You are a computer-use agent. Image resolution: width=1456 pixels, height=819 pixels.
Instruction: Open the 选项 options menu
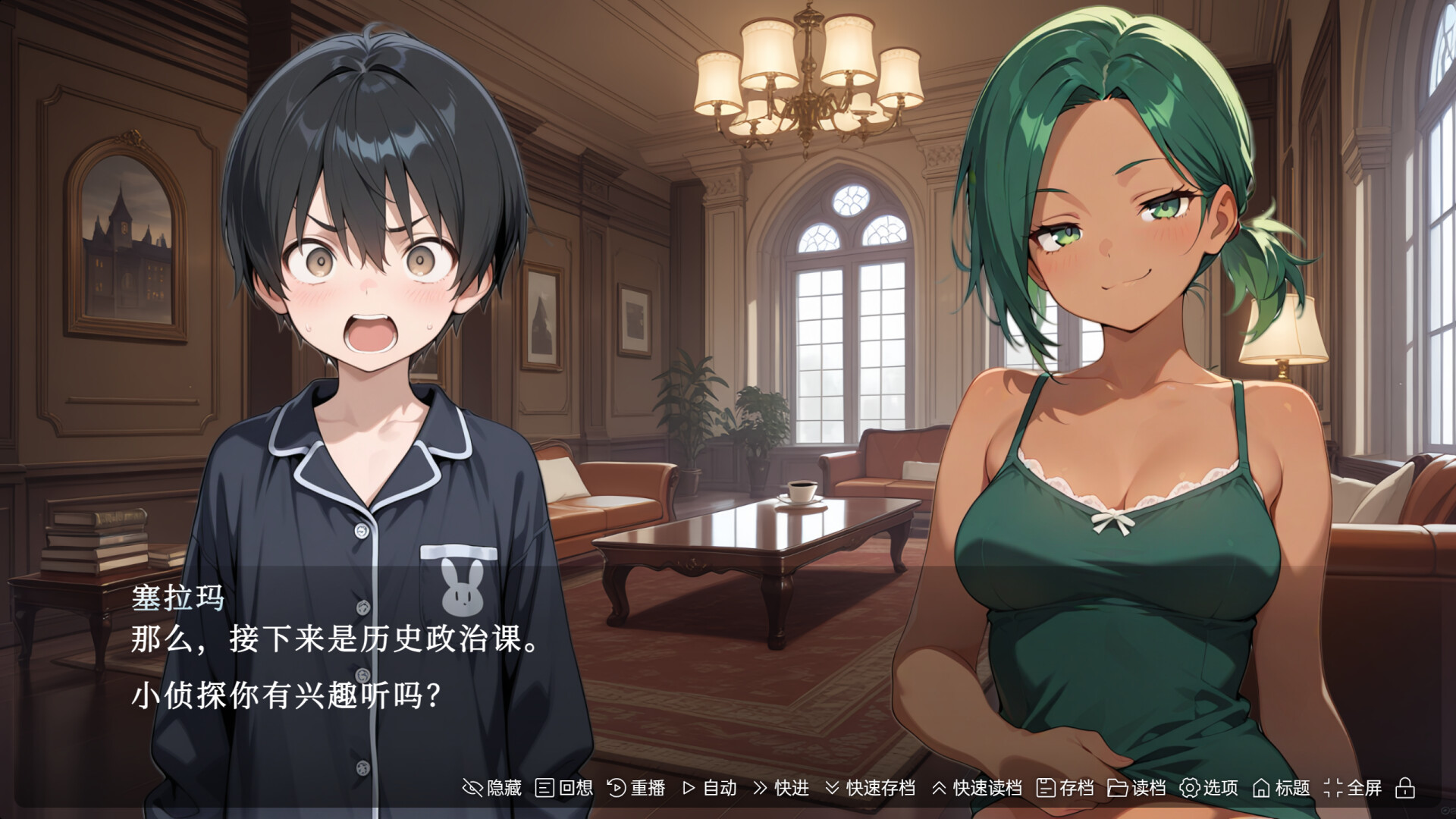(1209, 788)
